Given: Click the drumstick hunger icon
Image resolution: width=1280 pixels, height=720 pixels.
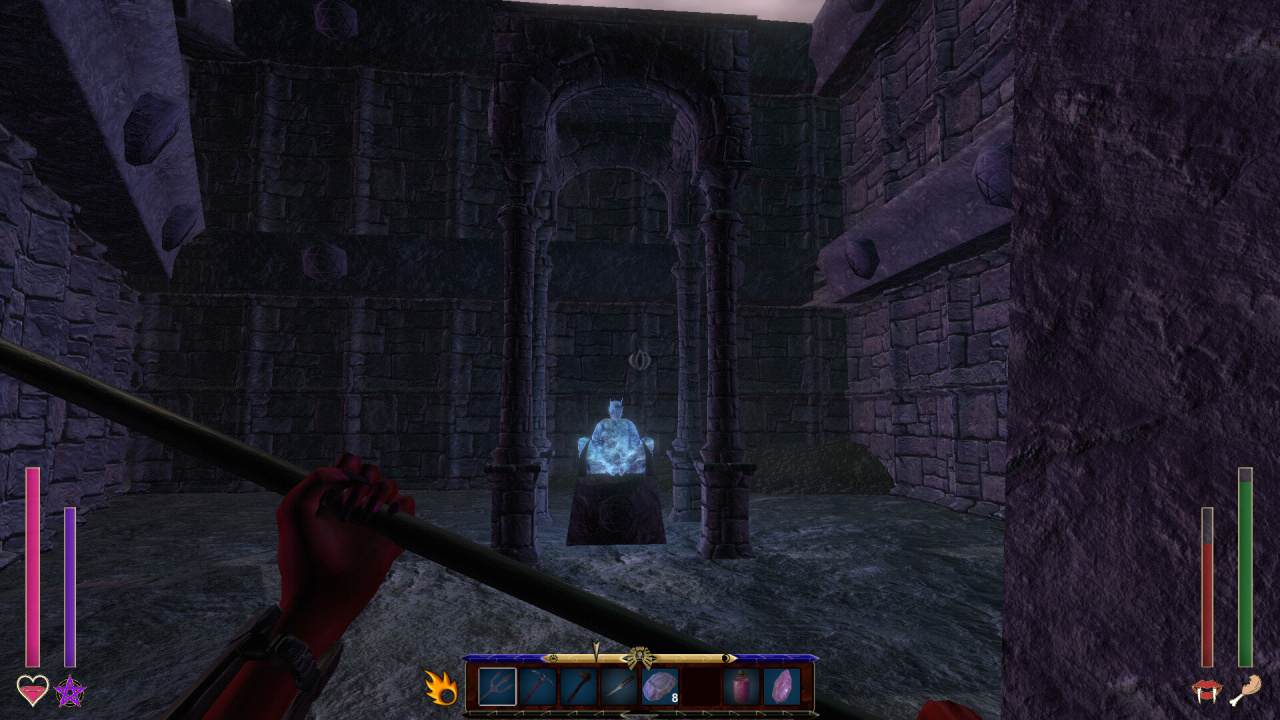Looking at the screenshot, I should (x=1245, y=690).
